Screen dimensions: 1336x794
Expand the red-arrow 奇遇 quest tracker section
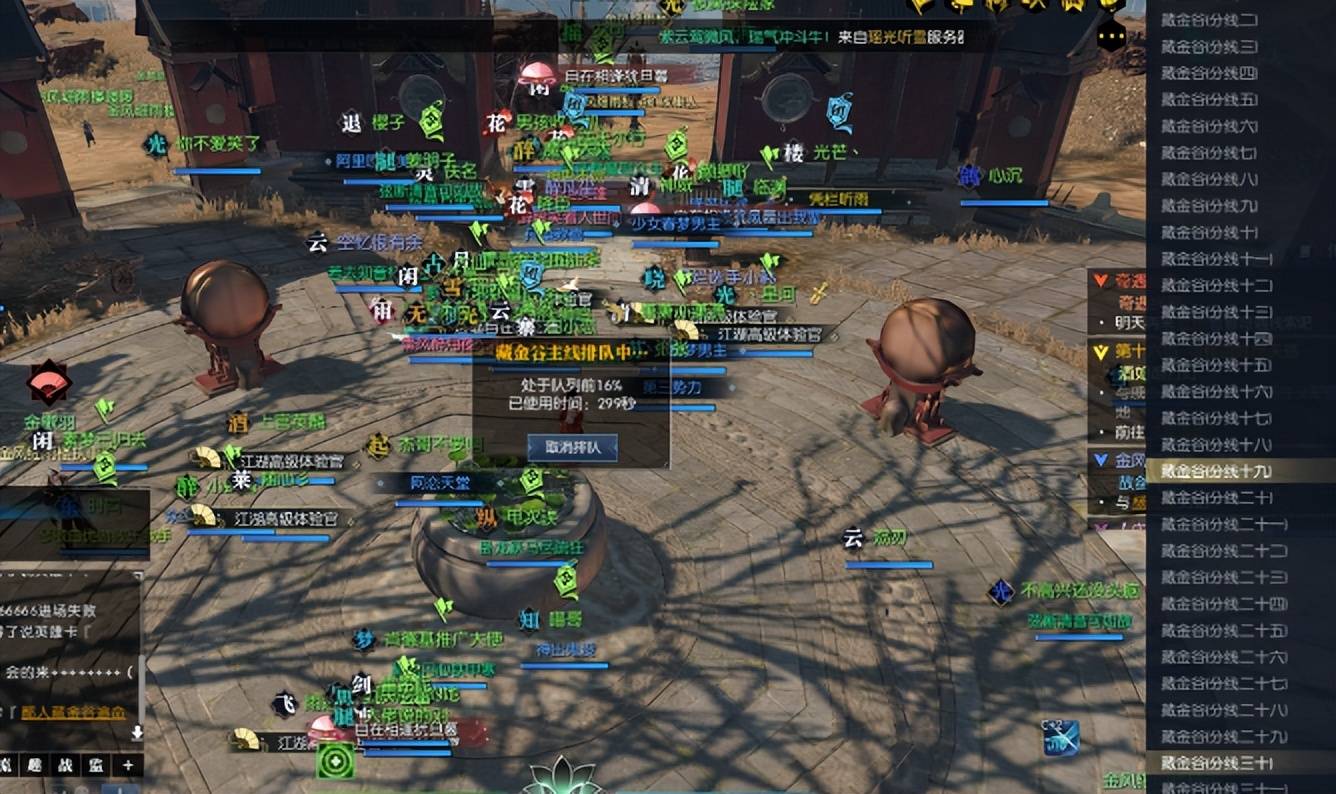pos(1101,281)
